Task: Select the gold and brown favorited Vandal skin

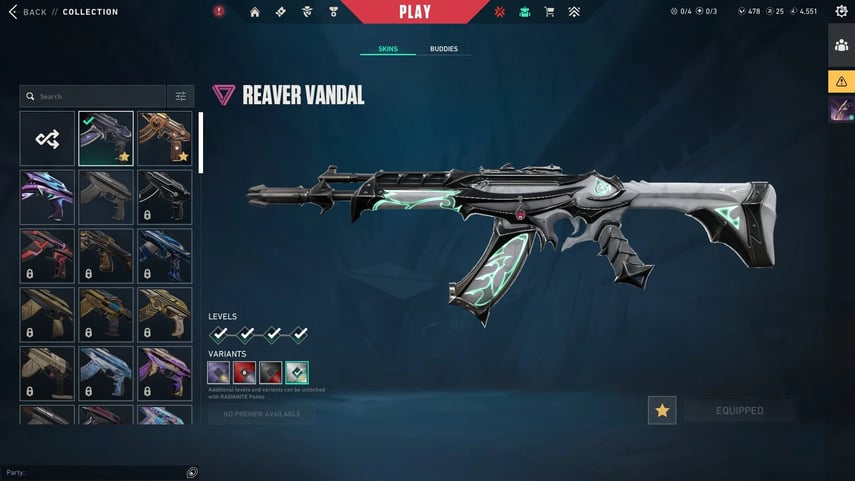Action: pos(165,138)
